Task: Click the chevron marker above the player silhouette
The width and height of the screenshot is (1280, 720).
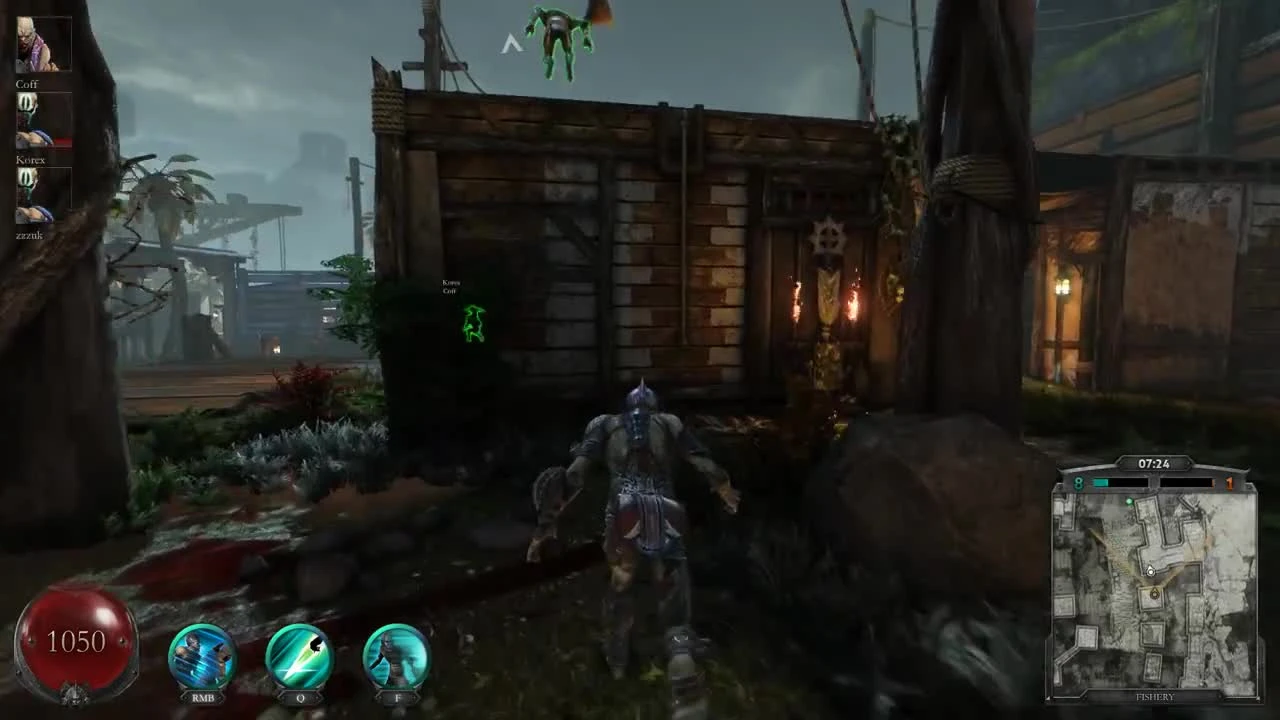Action: pyautogui.click(x=511, y=43)
